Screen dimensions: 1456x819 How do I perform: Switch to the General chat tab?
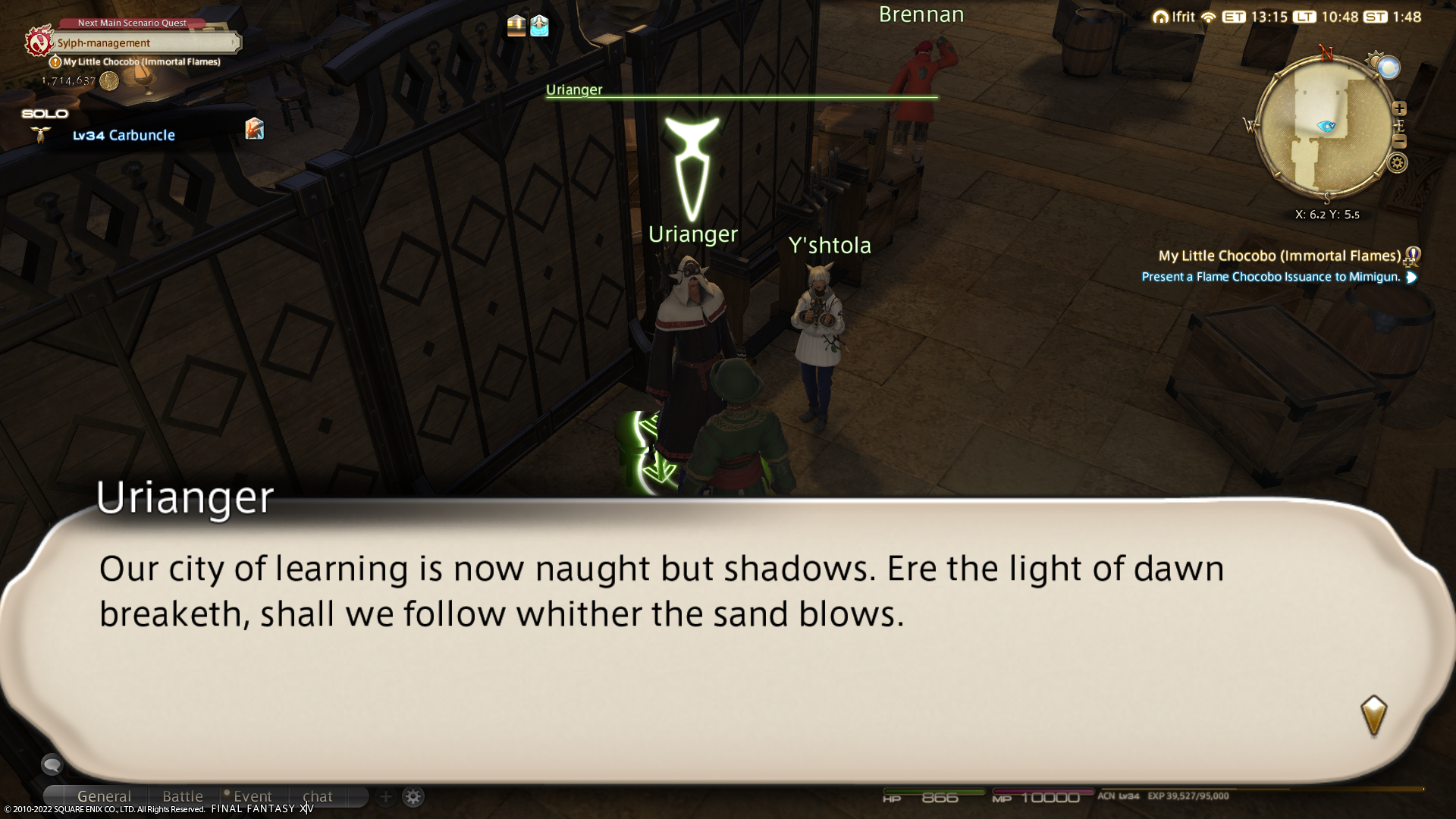tap(104, 796)
